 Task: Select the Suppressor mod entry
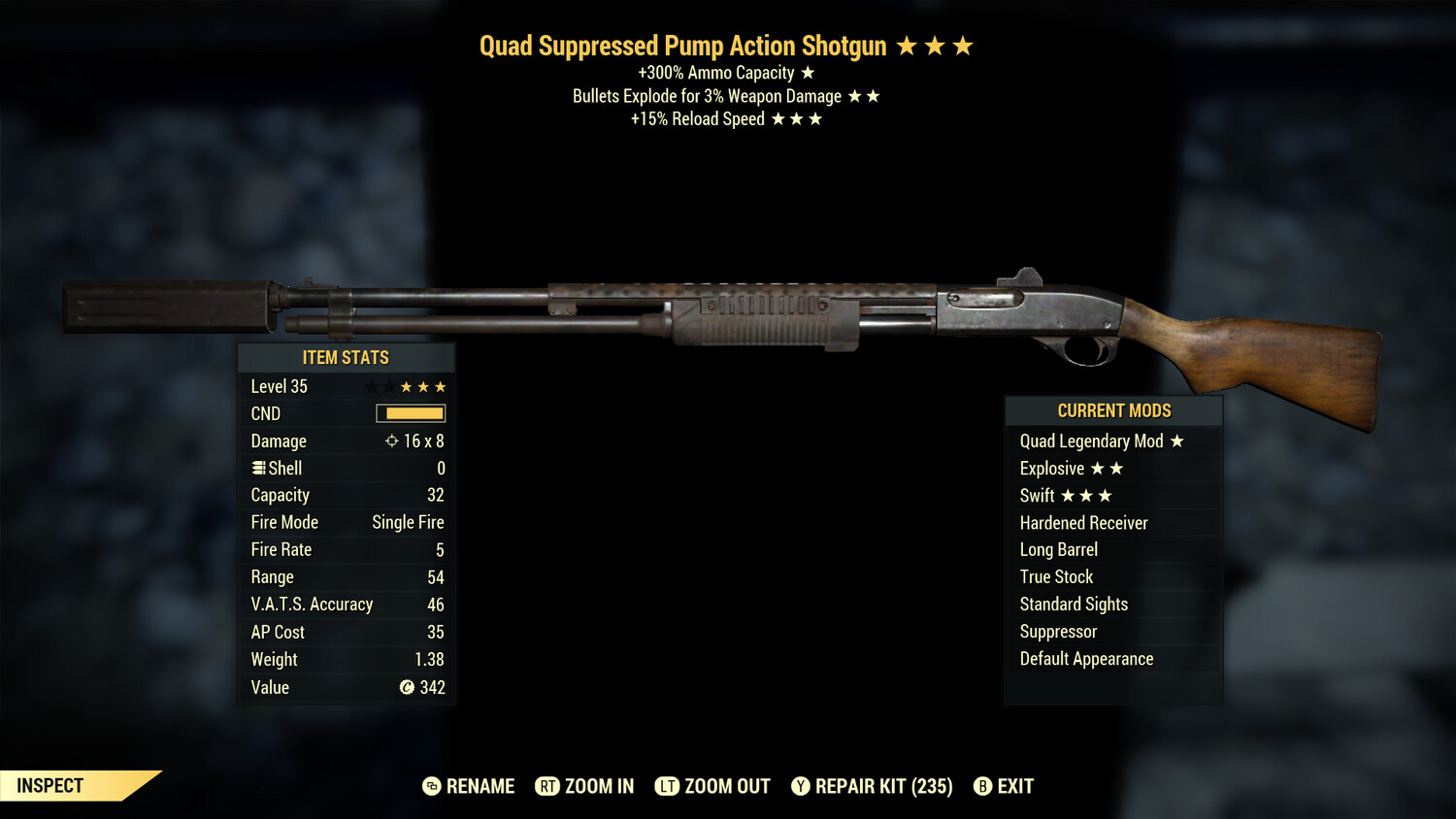point(1058,632)
